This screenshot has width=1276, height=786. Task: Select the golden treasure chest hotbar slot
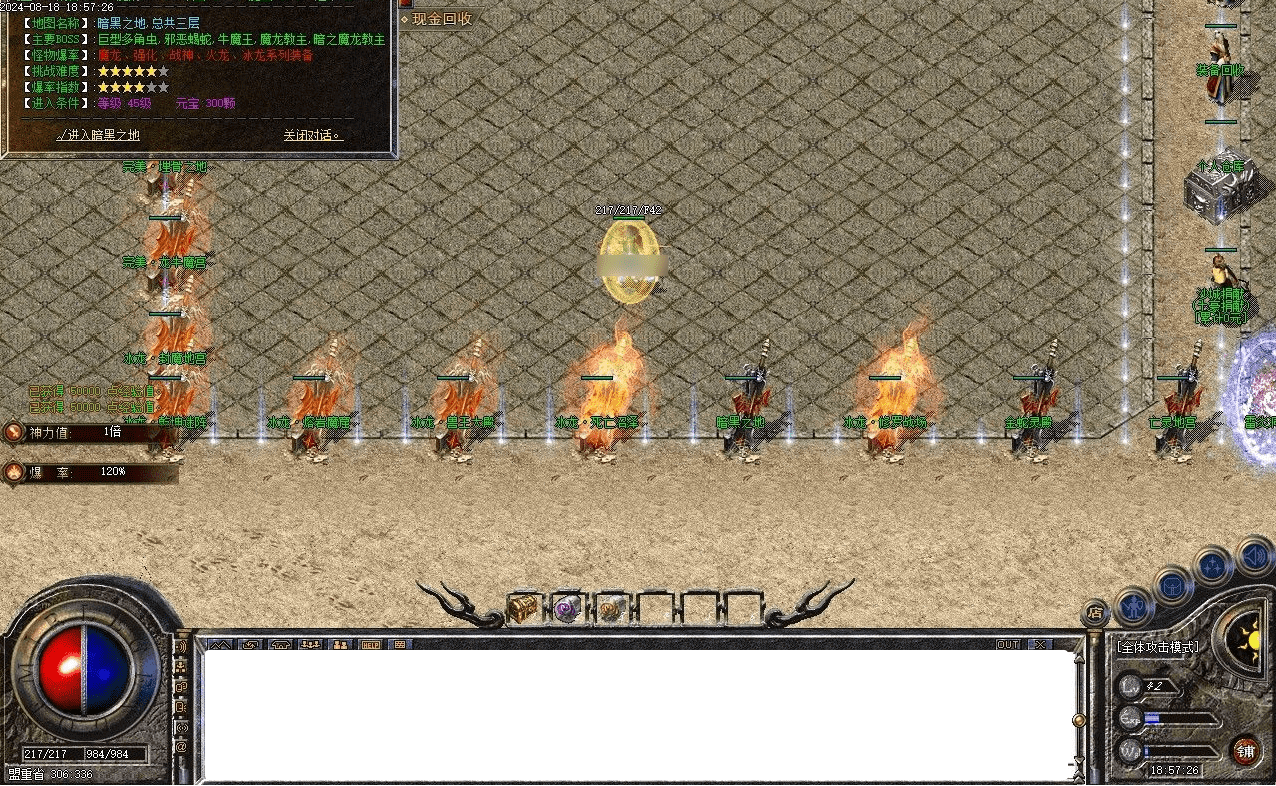click(522, 608)
